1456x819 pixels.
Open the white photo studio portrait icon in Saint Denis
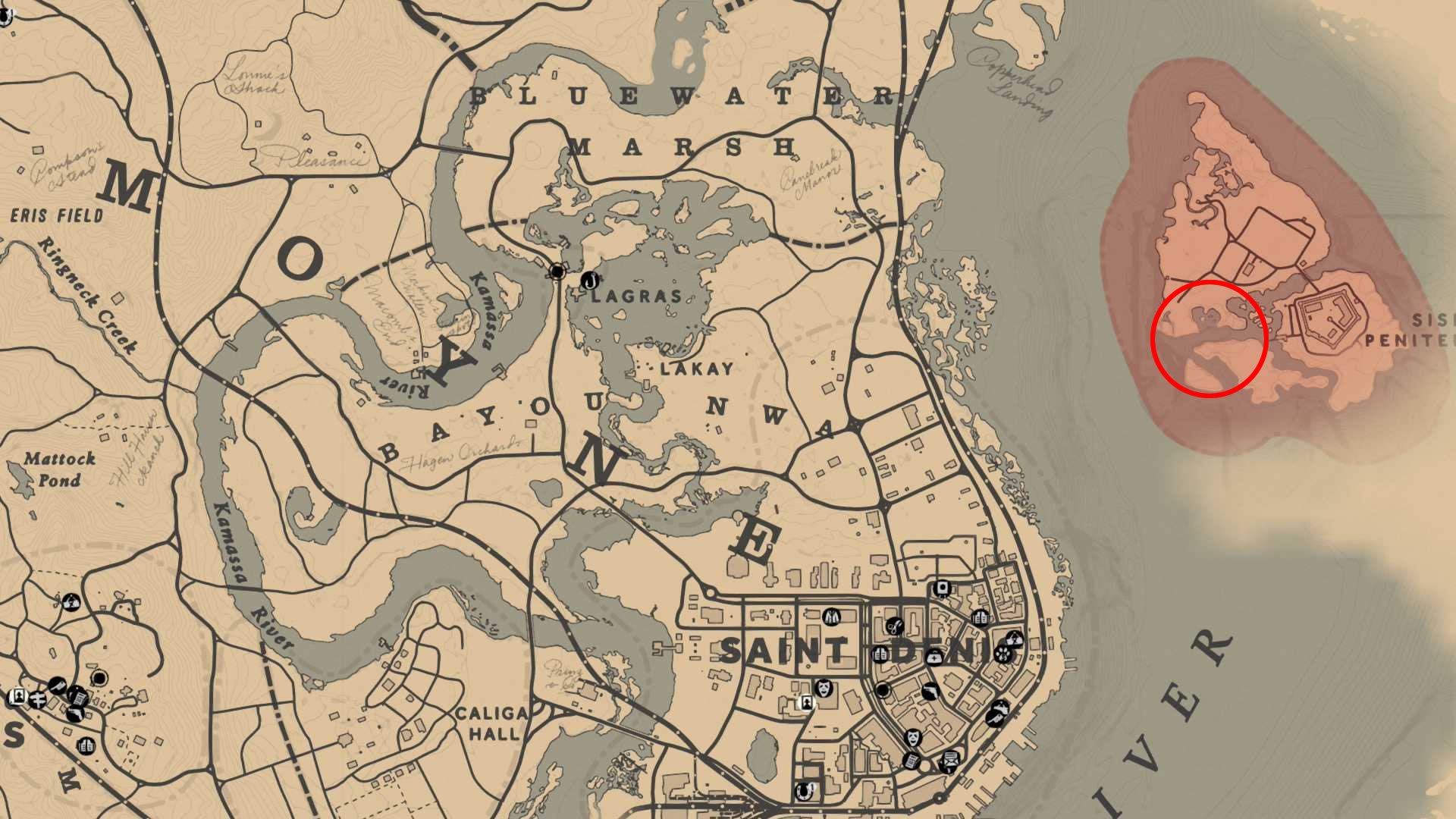coord(807,703)
